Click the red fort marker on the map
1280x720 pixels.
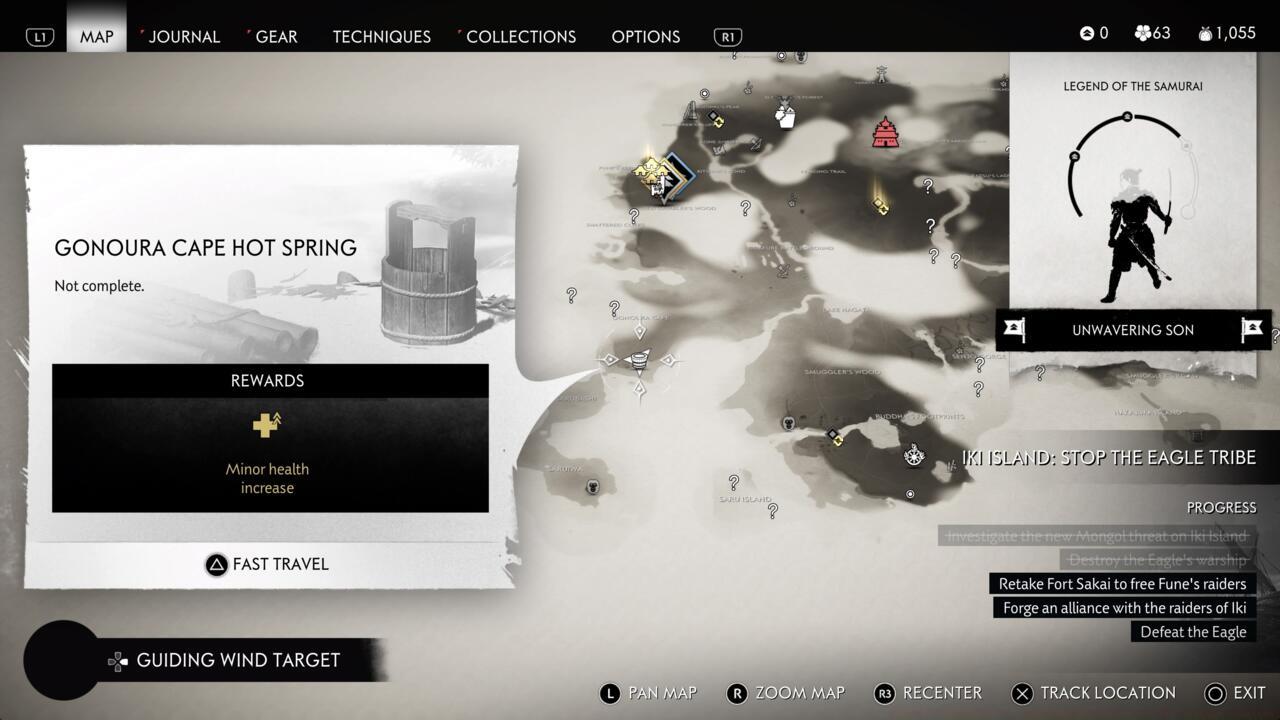click(885, 132)
